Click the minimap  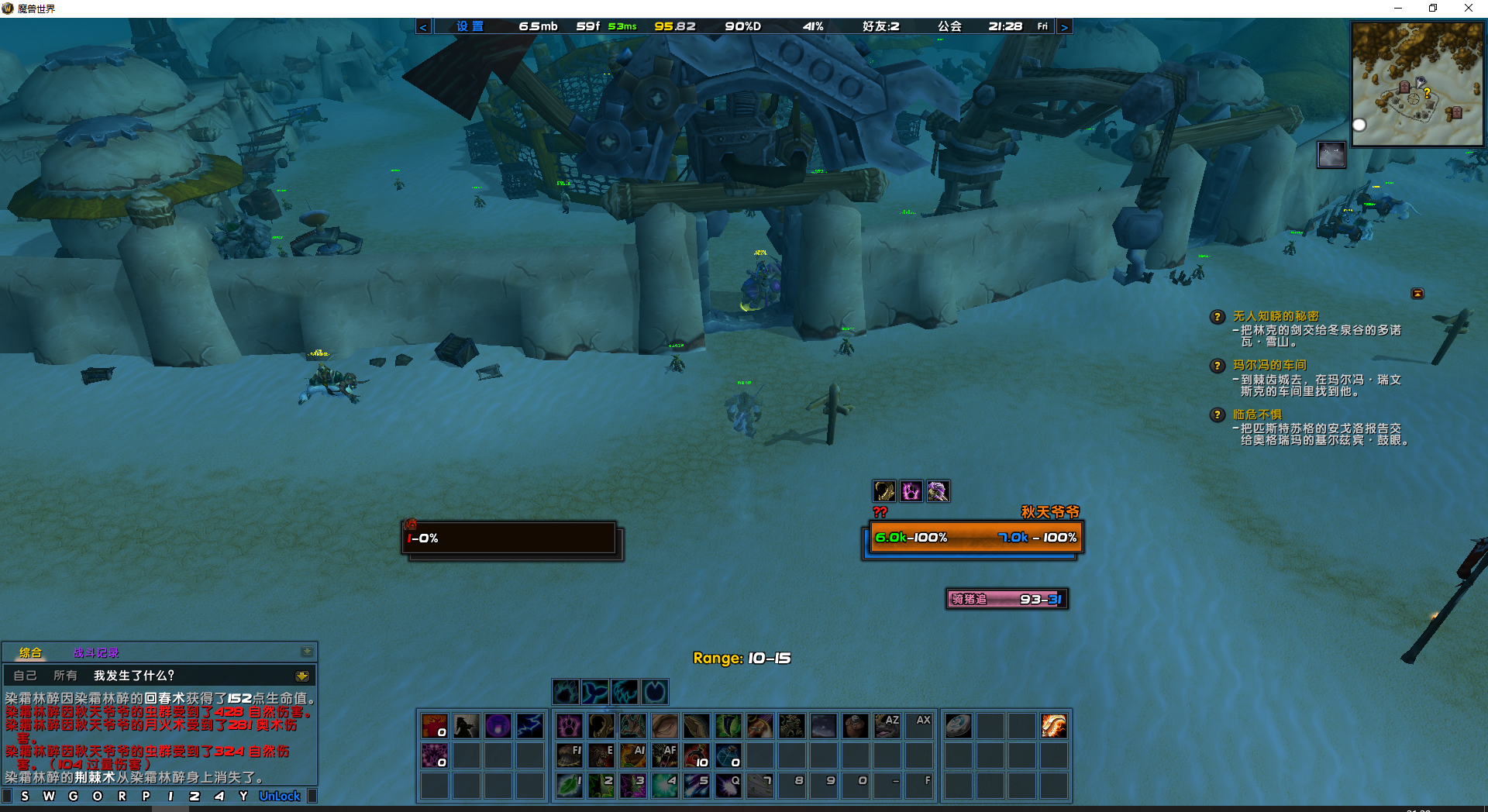[1417, 84]
